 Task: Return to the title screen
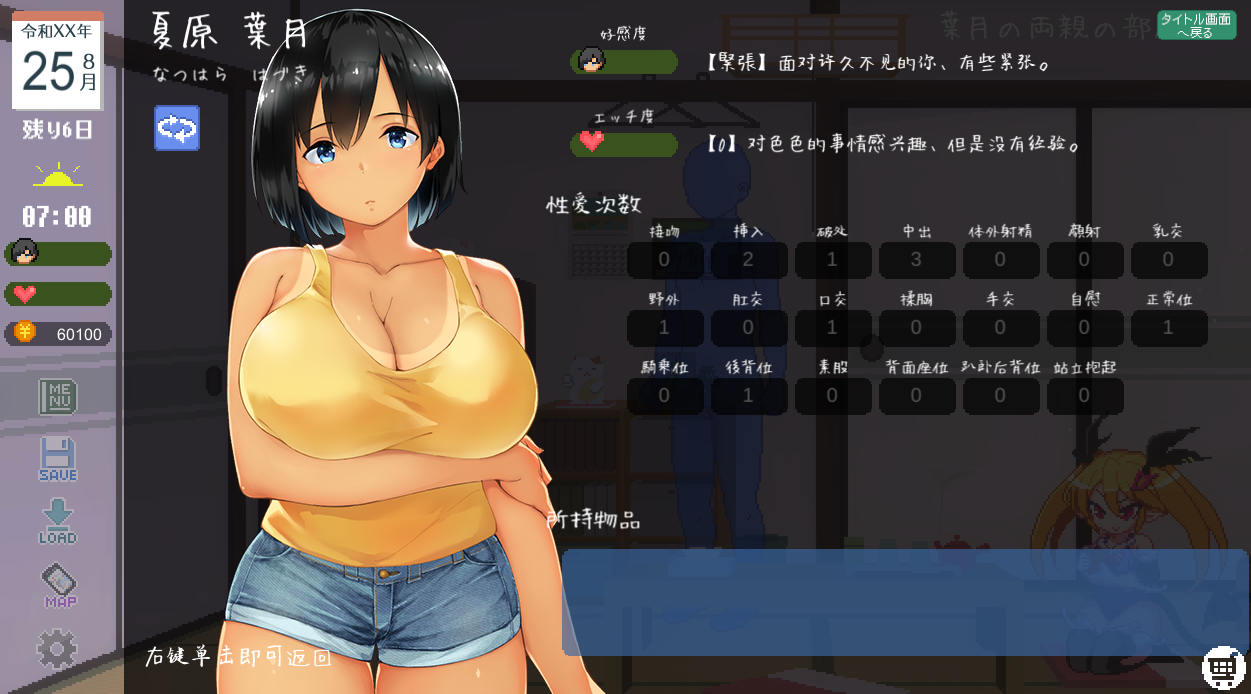tap(1196, 25)
